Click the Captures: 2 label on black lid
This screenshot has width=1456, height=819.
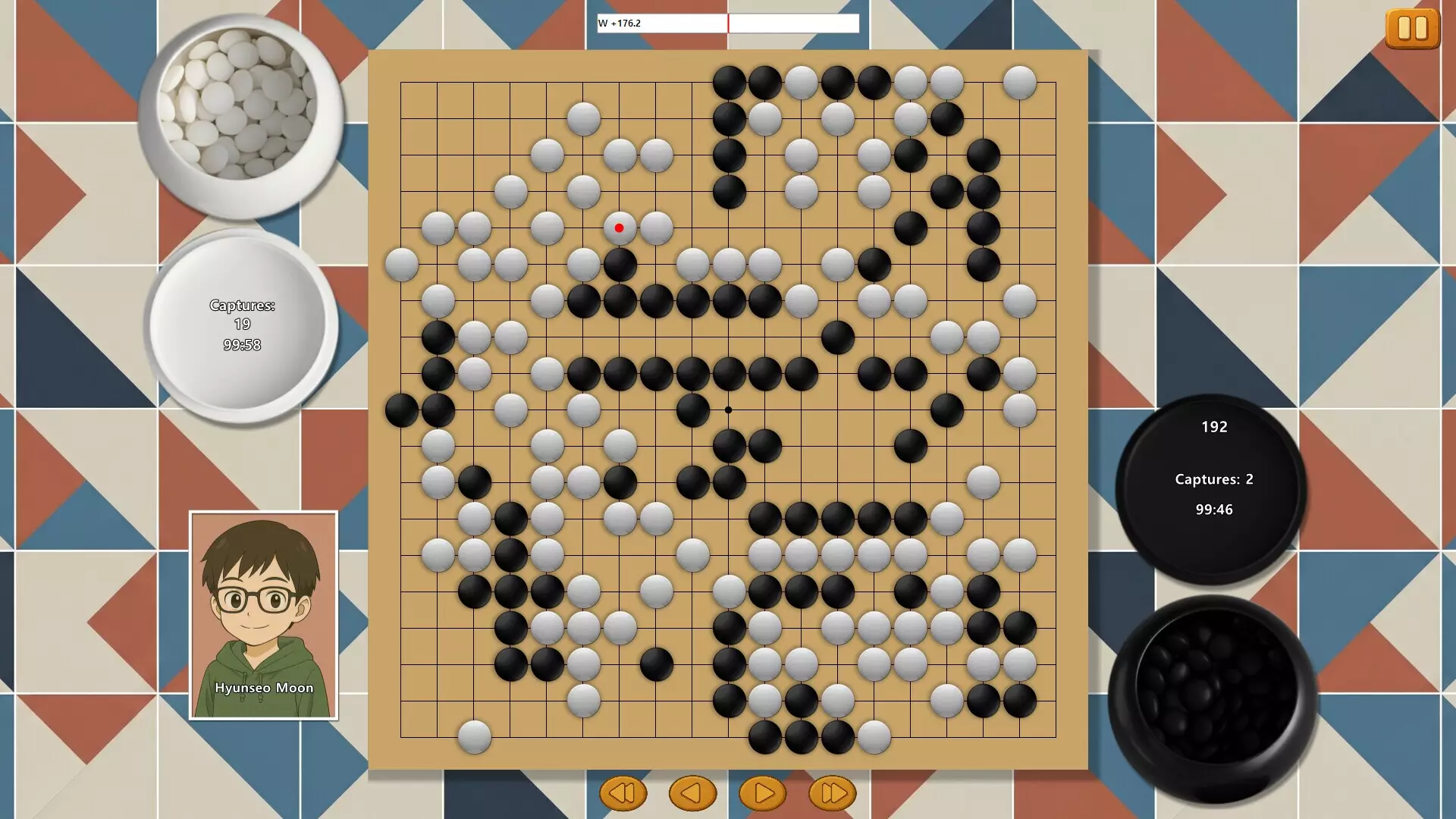(1213, 479)
